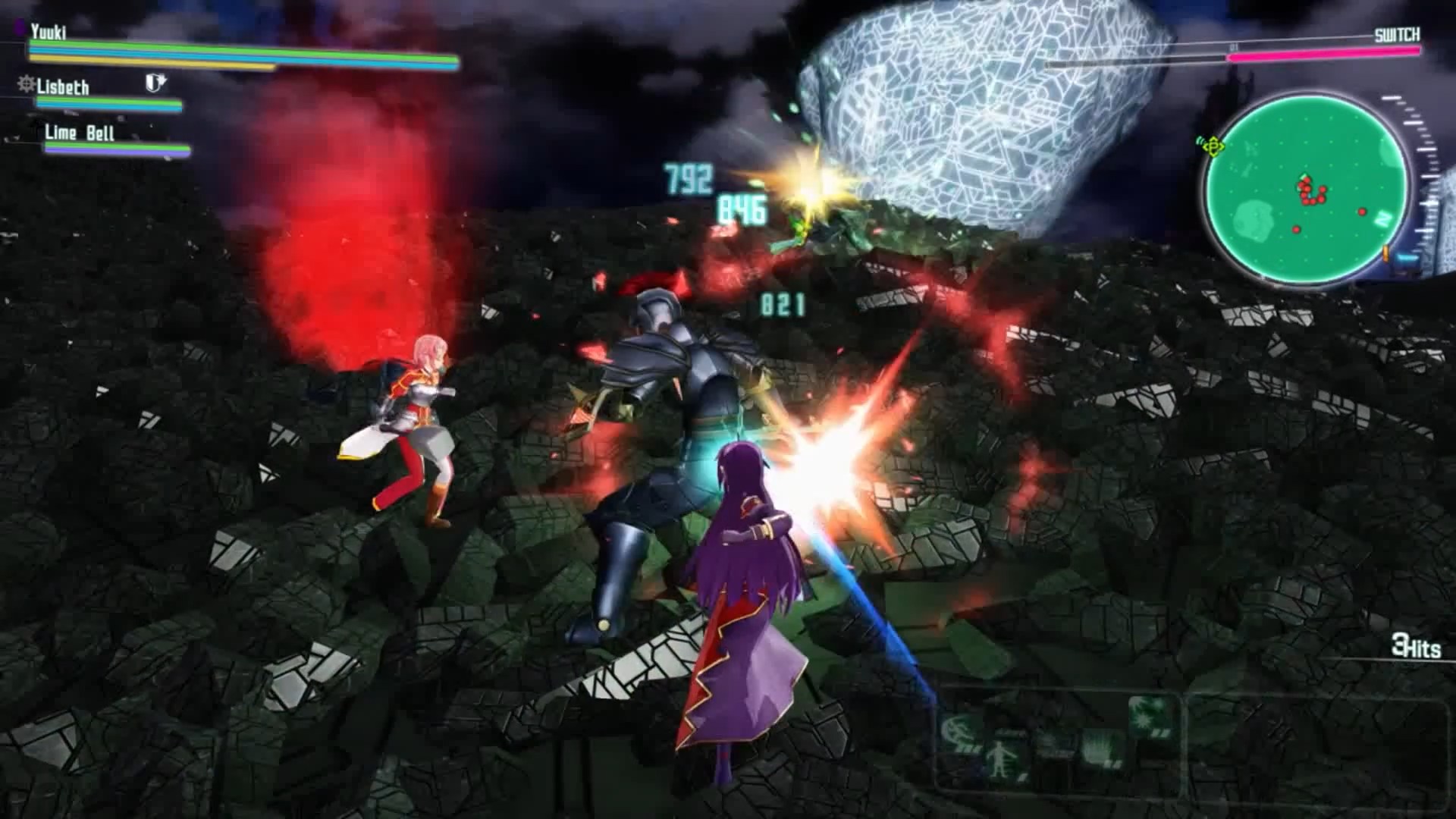The width and height of the screenshot is (1456, 819).
Task: Click the gear icon next to Lisbeth
Action: click(27, 83)
